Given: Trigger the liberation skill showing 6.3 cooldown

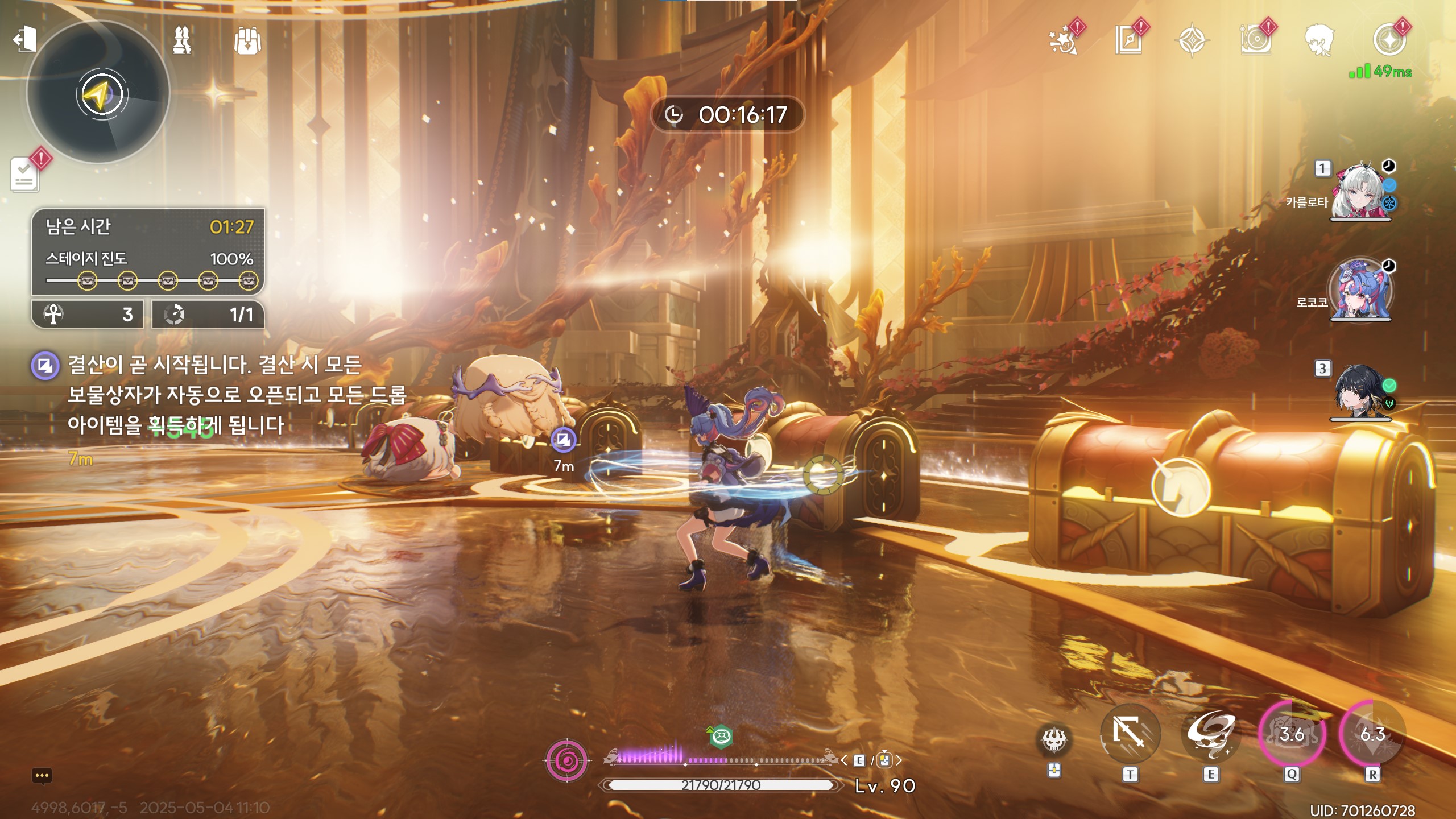Looking at the screenshot, I should (1372, 735).
